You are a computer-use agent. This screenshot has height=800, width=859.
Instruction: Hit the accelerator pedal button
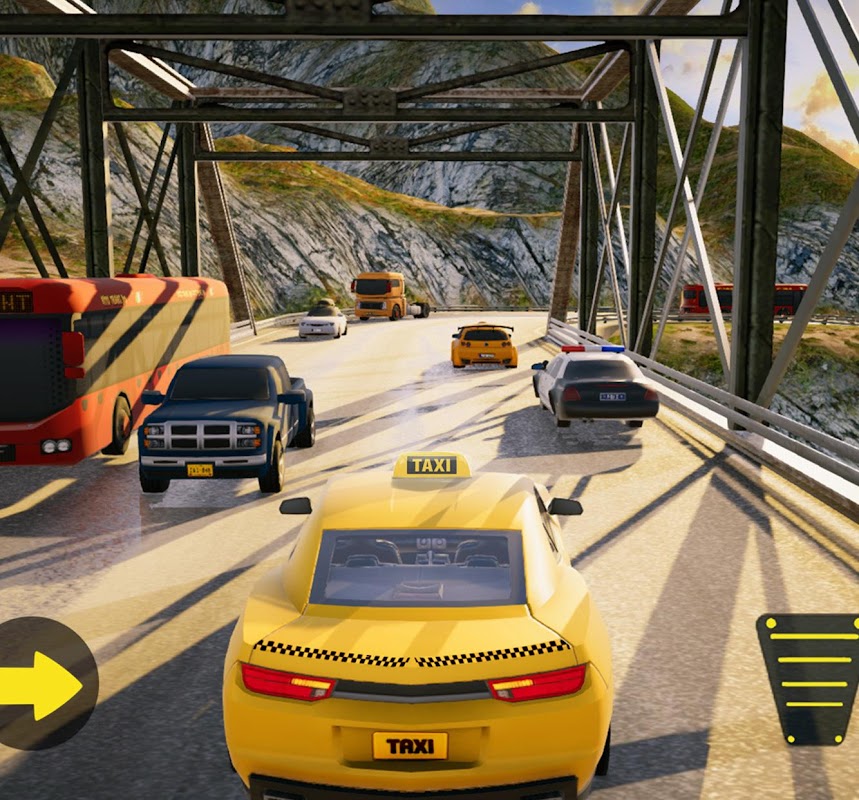[x=810, y=677]
